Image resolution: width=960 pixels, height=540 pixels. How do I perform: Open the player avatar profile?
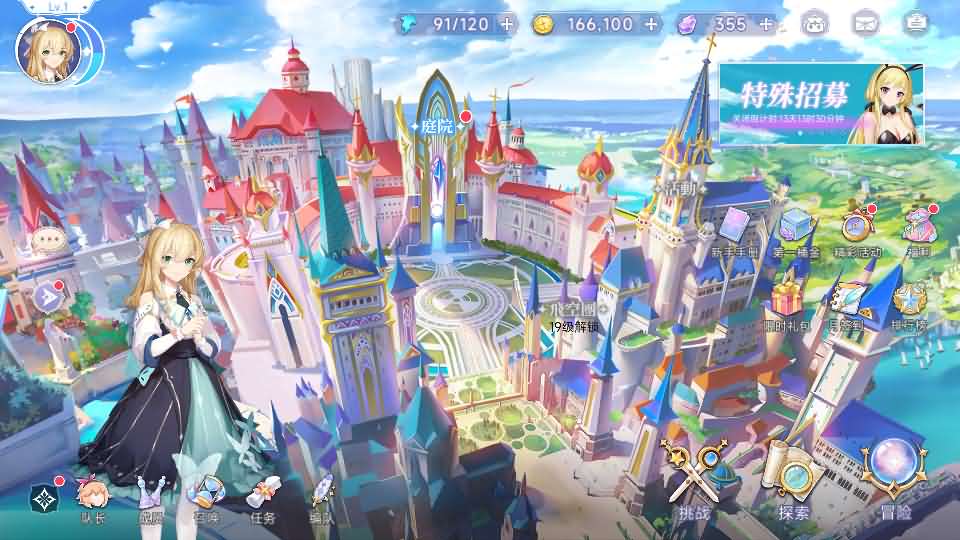coord(46,47)
